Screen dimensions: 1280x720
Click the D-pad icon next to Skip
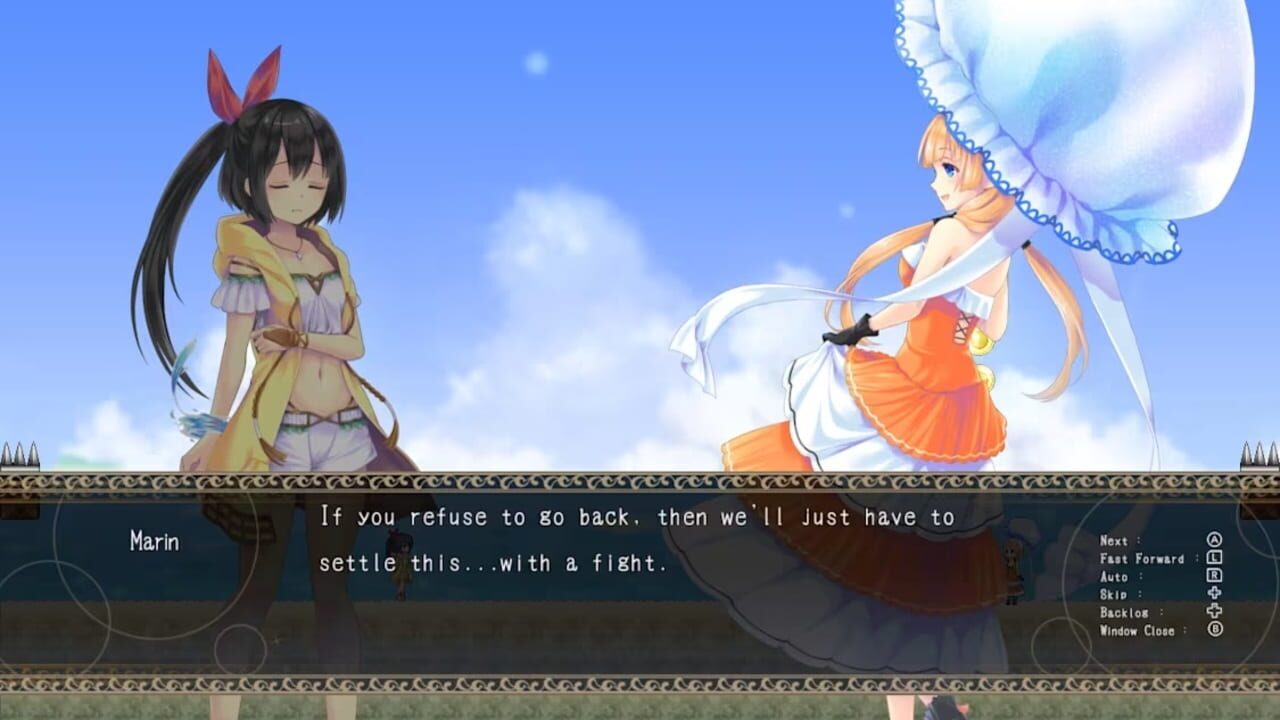point(1216,594)
